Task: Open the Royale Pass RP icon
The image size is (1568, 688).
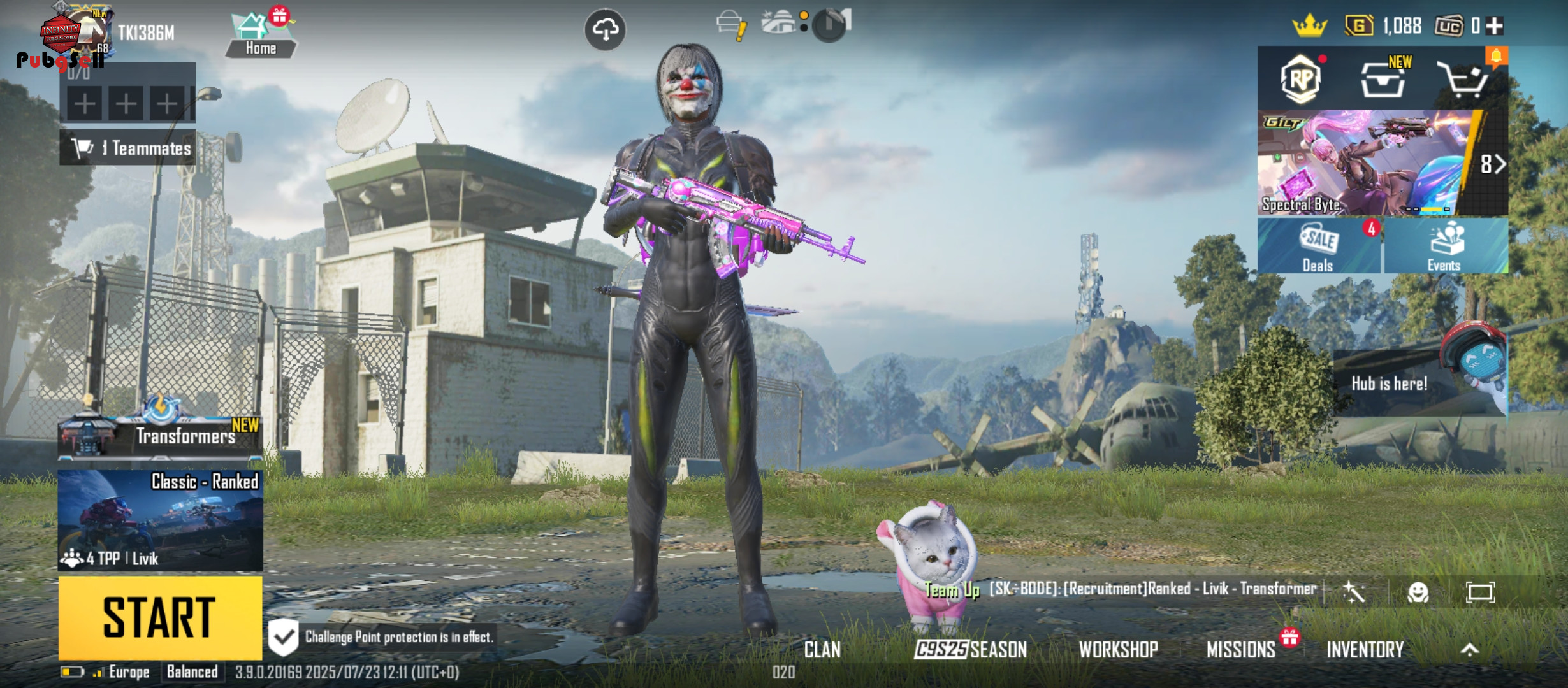Action: coord(1300,80)
